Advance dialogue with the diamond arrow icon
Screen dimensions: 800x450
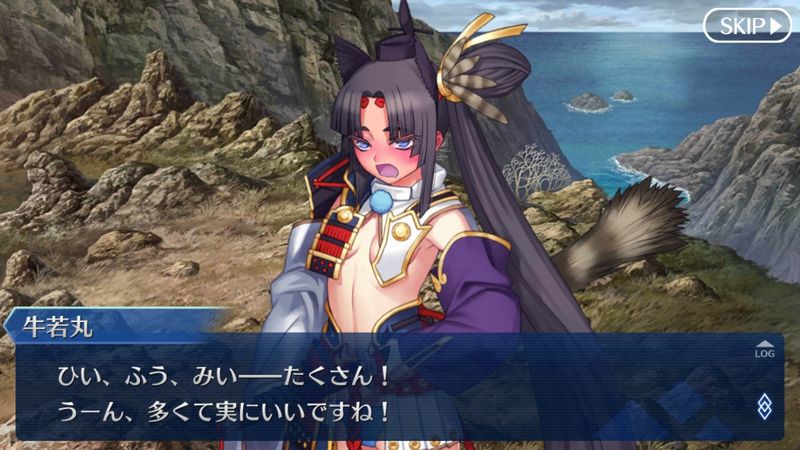click(x=764, y=405)
